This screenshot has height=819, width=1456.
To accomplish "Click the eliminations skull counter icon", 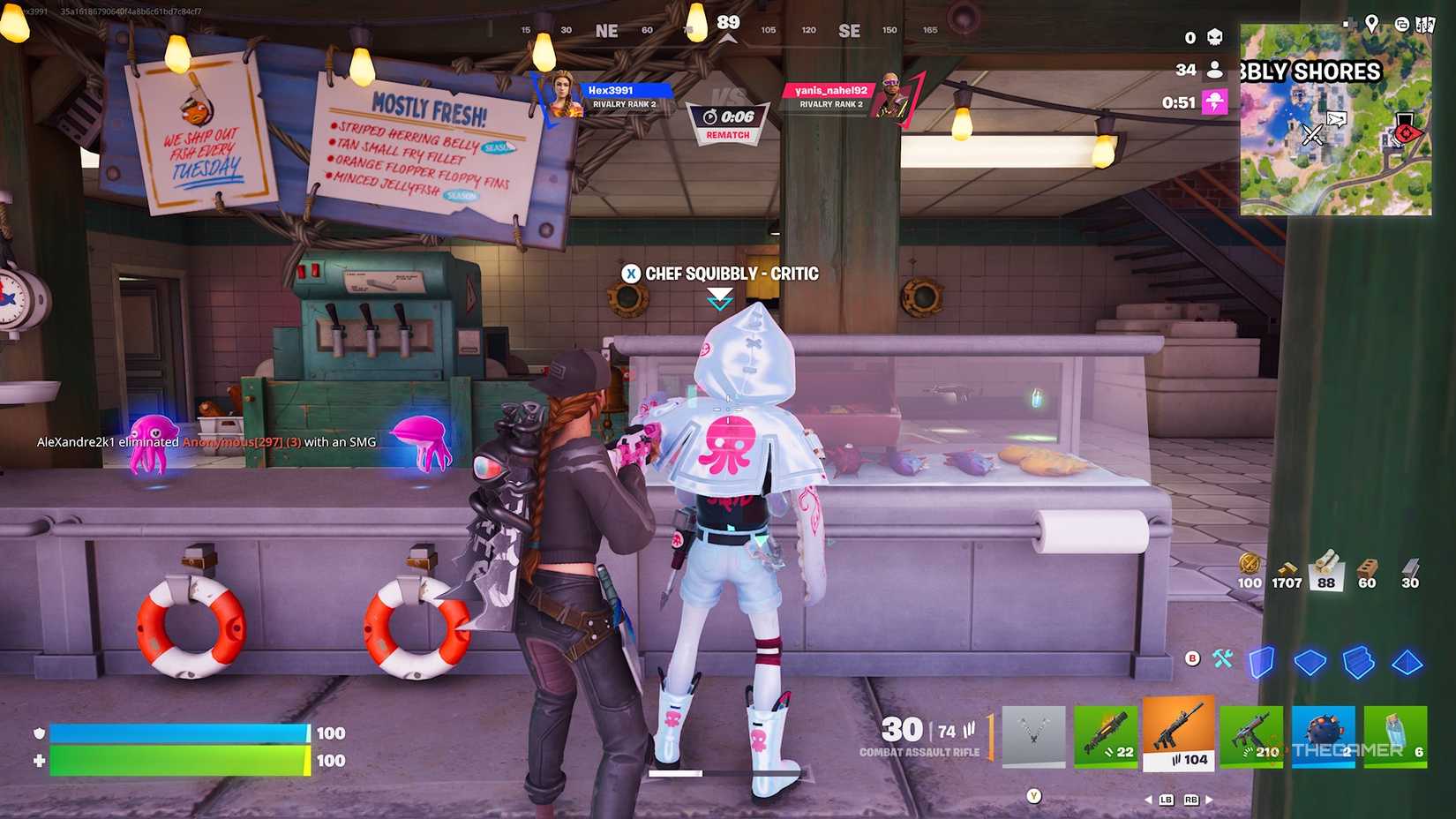I will tap(1215, 37).
